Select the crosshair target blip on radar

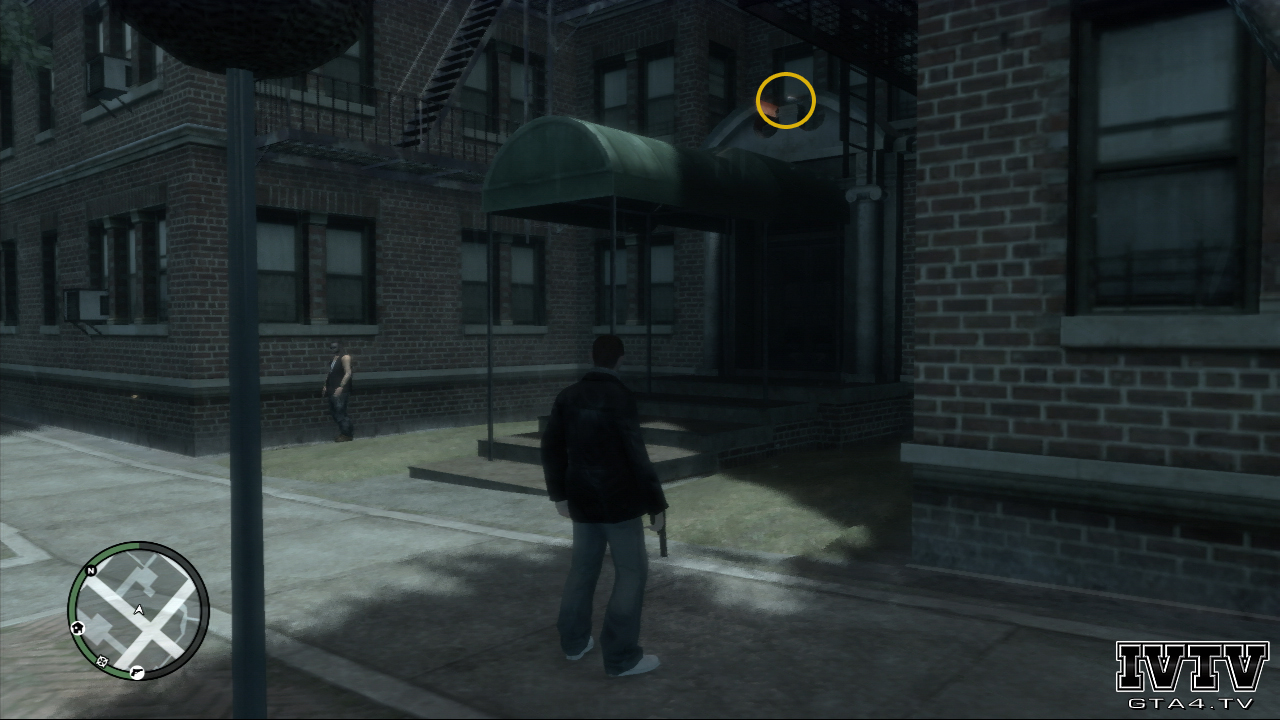(x=101, y=661)
